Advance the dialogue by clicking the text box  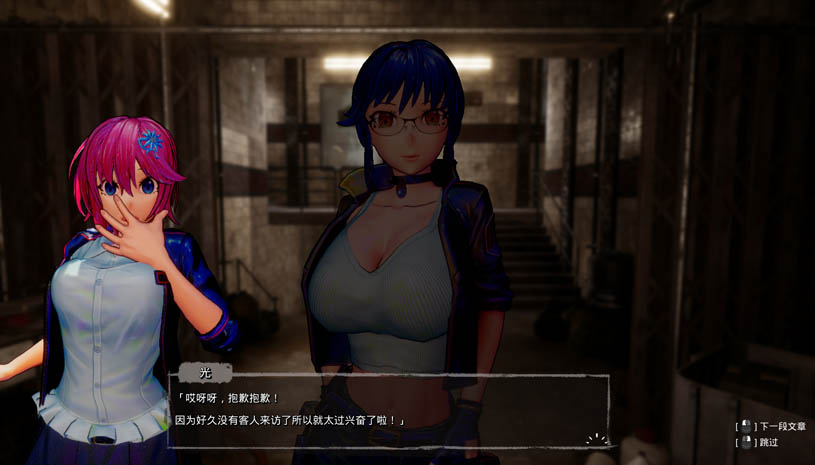[x=390, y=409]
